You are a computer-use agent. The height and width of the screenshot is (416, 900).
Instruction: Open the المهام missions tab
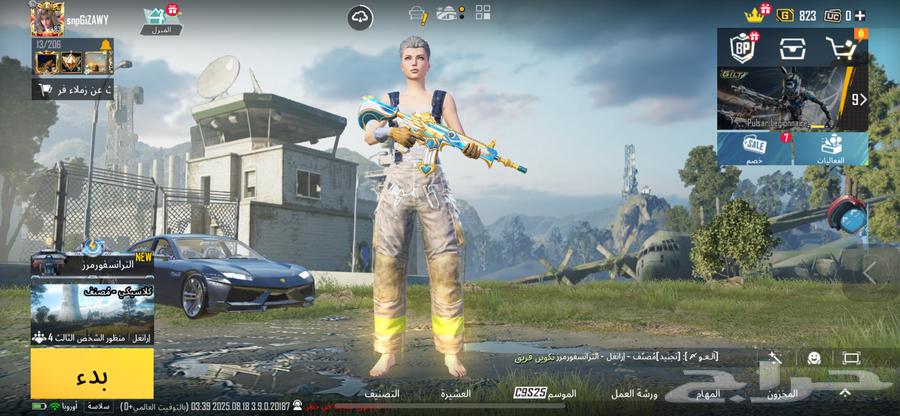tap(708, 394)
